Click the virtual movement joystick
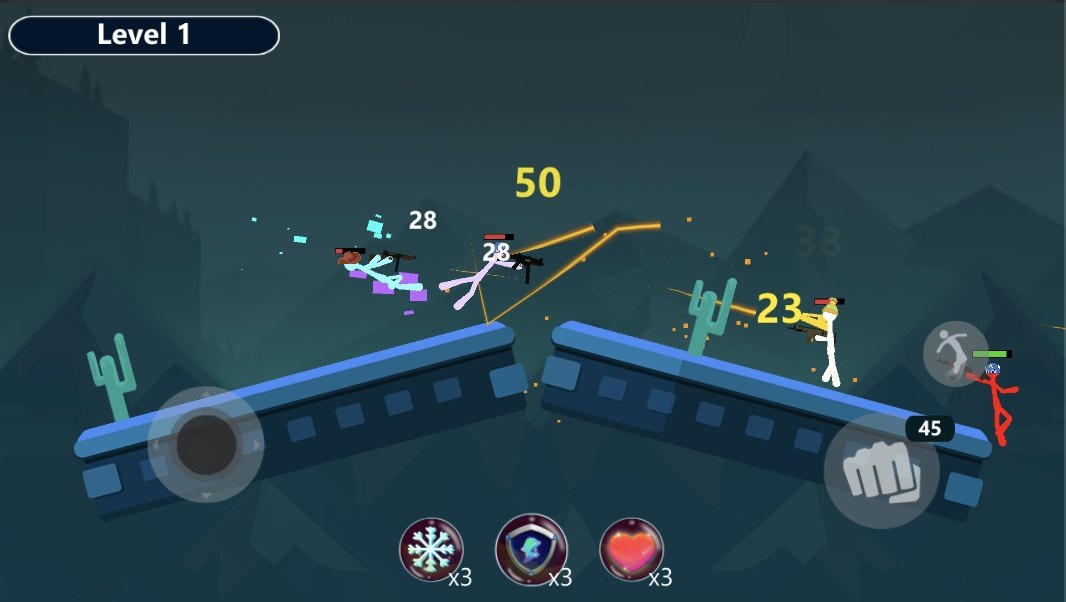The height and width of the screenshot is (602, 1066). [x=206, y=444]
